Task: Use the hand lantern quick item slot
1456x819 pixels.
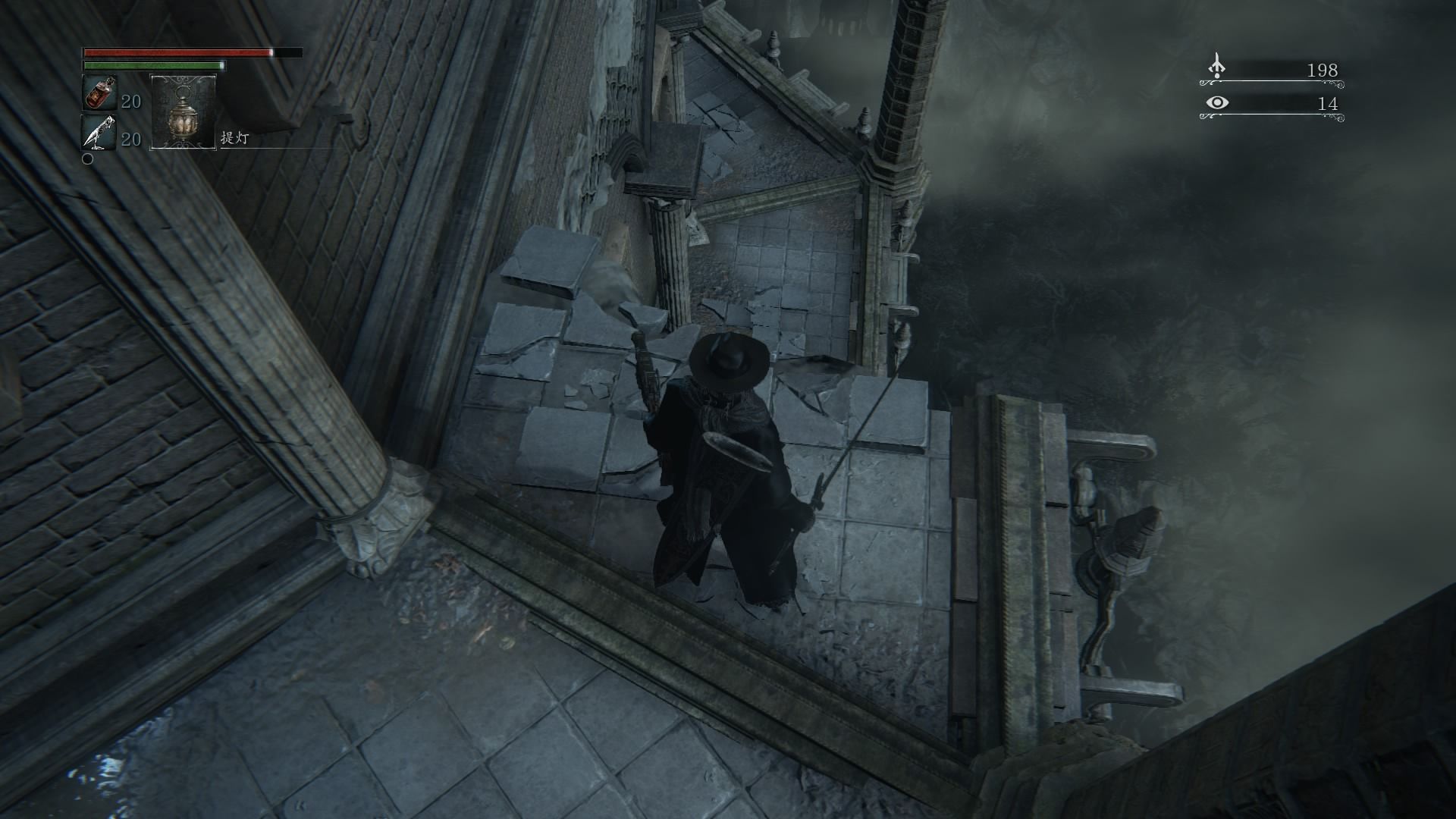Action: coord(184,111)
